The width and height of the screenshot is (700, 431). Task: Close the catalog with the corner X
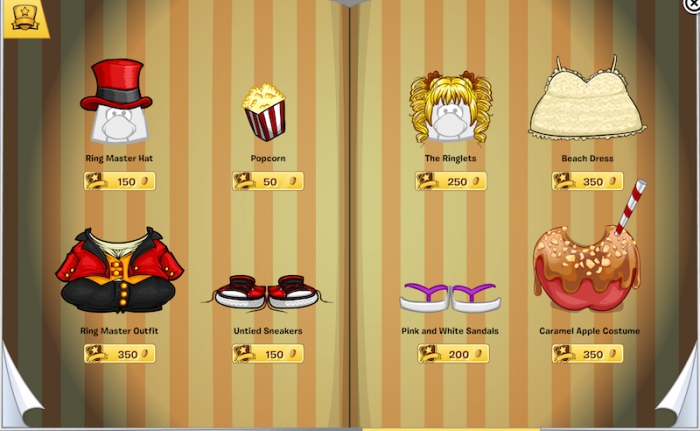(692, 5)
